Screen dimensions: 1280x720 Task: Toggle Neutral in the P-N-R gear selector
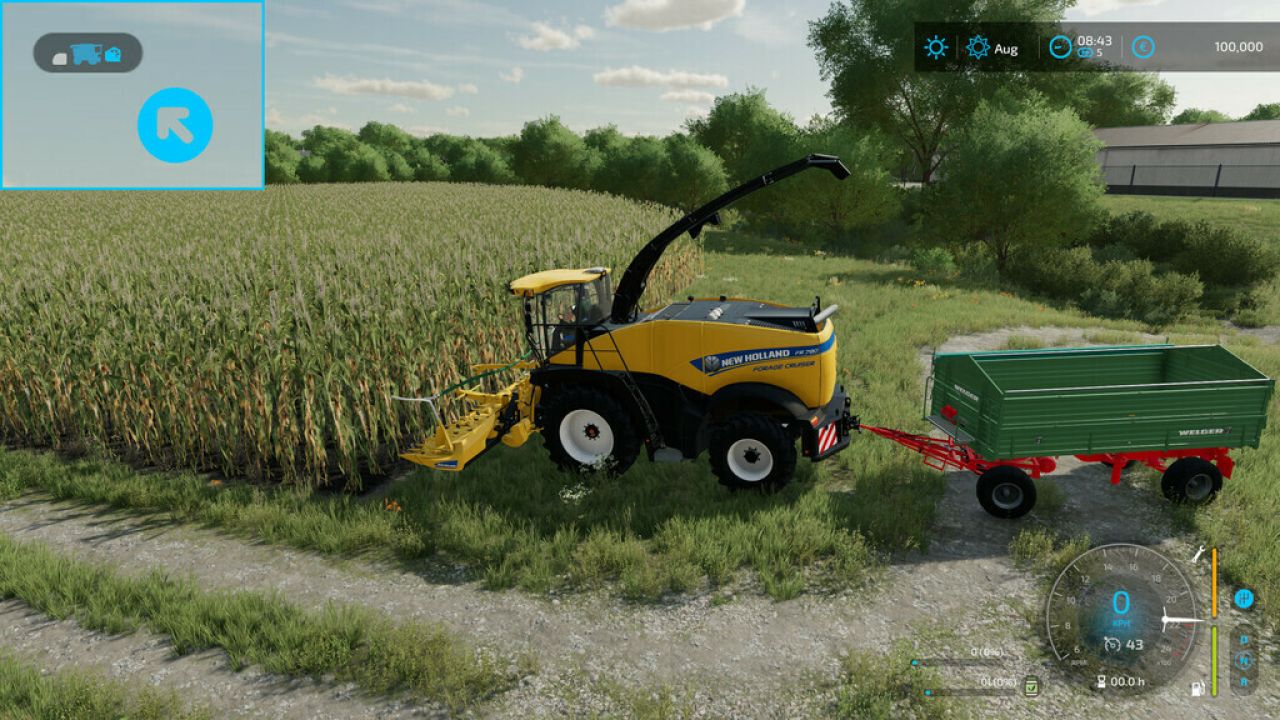(1243, 660)
